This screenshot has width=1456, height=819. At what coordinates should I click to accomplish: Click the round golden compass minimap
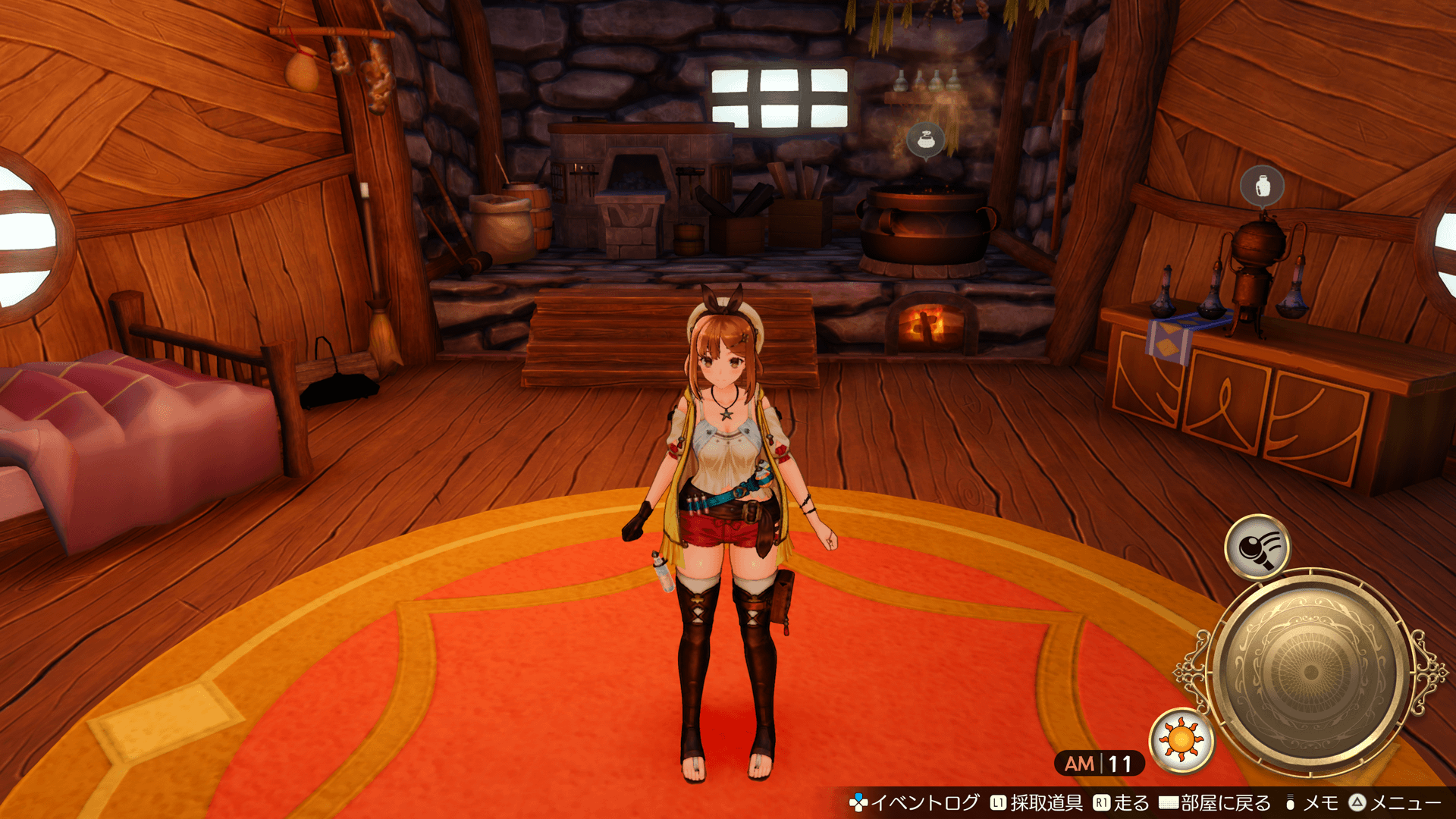(x=1310, y=673)
